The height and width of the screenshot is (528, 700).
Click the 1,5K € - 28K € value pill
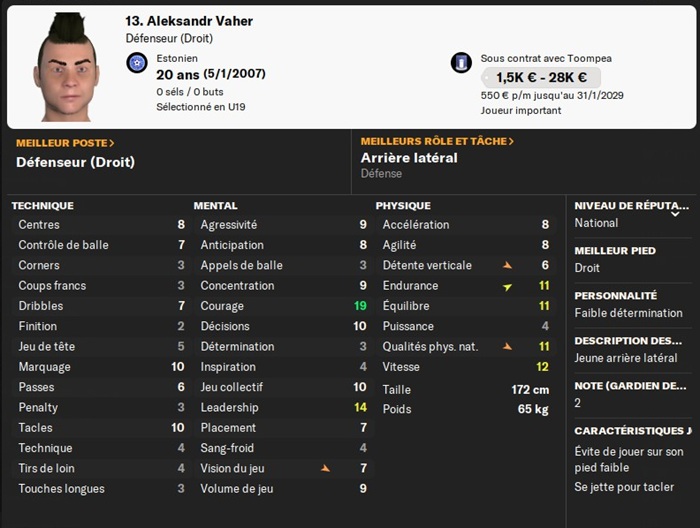click(x=540, y=77)
